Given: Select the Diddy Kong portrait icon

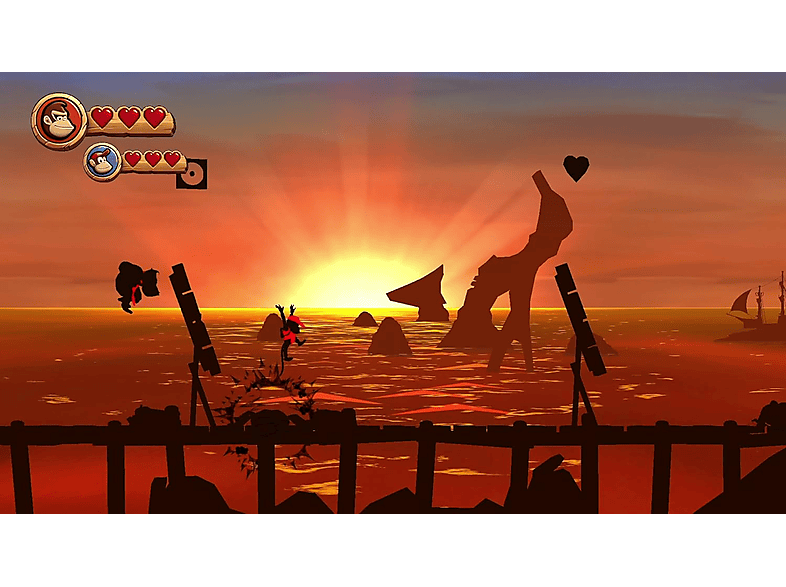Looking at the screenshot, I should point(102,161).
